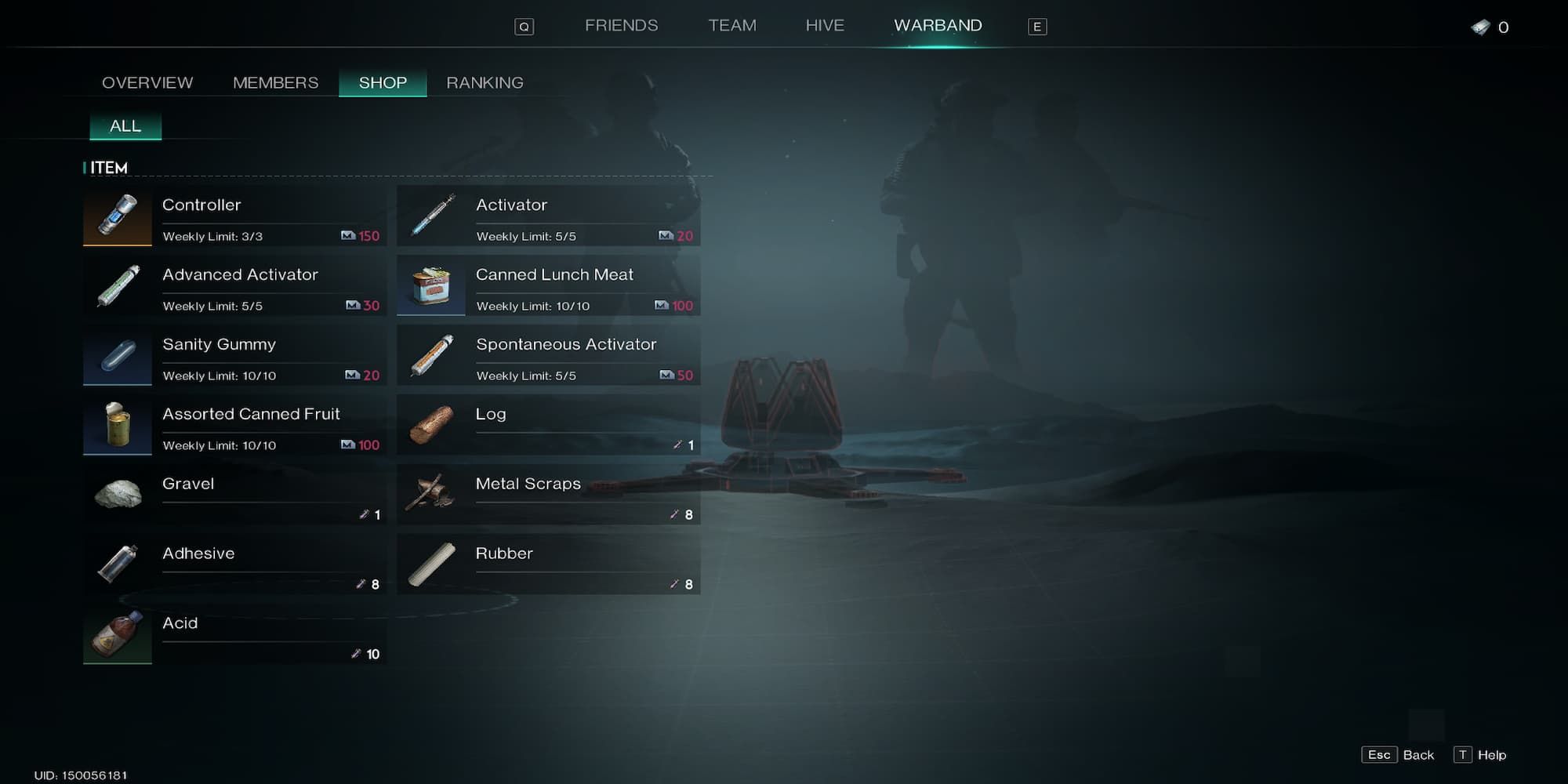The width and height of the screenshot is (1568, 784).
Task: Open the Members sub-tab
Action: pyautogui.click(x=275, y=83)
